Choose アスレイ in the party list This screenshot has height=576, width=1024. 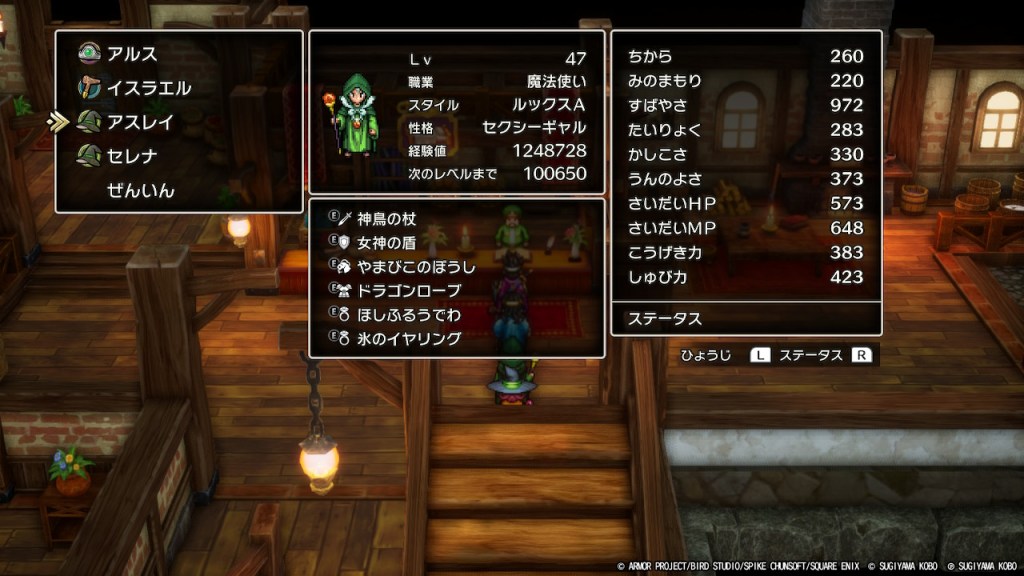140,122
